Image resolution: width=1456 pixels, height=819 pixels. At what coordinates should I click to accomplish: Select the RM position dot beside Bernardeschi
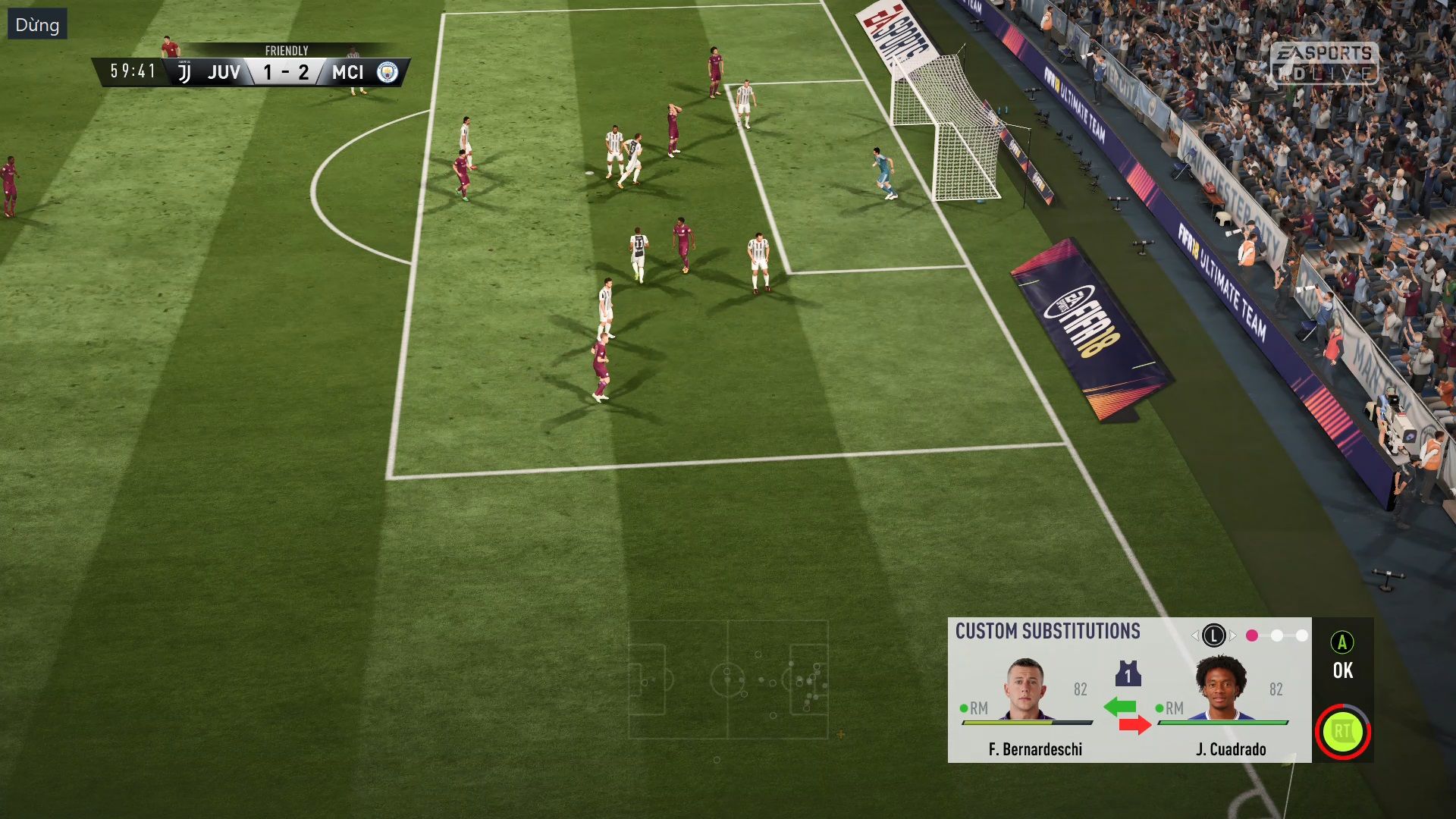pos(964,707)
